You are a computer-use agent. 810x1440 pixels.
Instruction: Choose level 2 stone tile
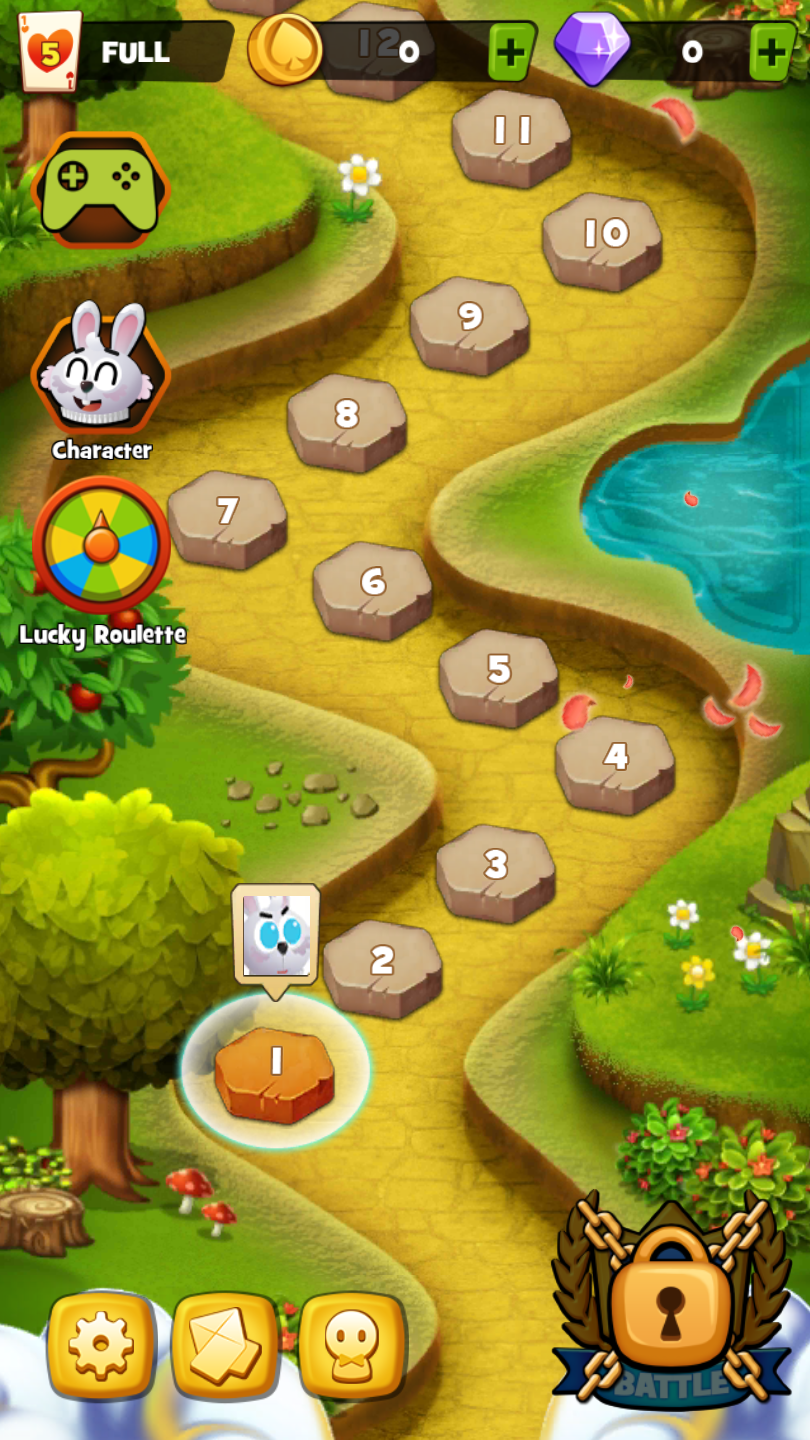point(382,964)
